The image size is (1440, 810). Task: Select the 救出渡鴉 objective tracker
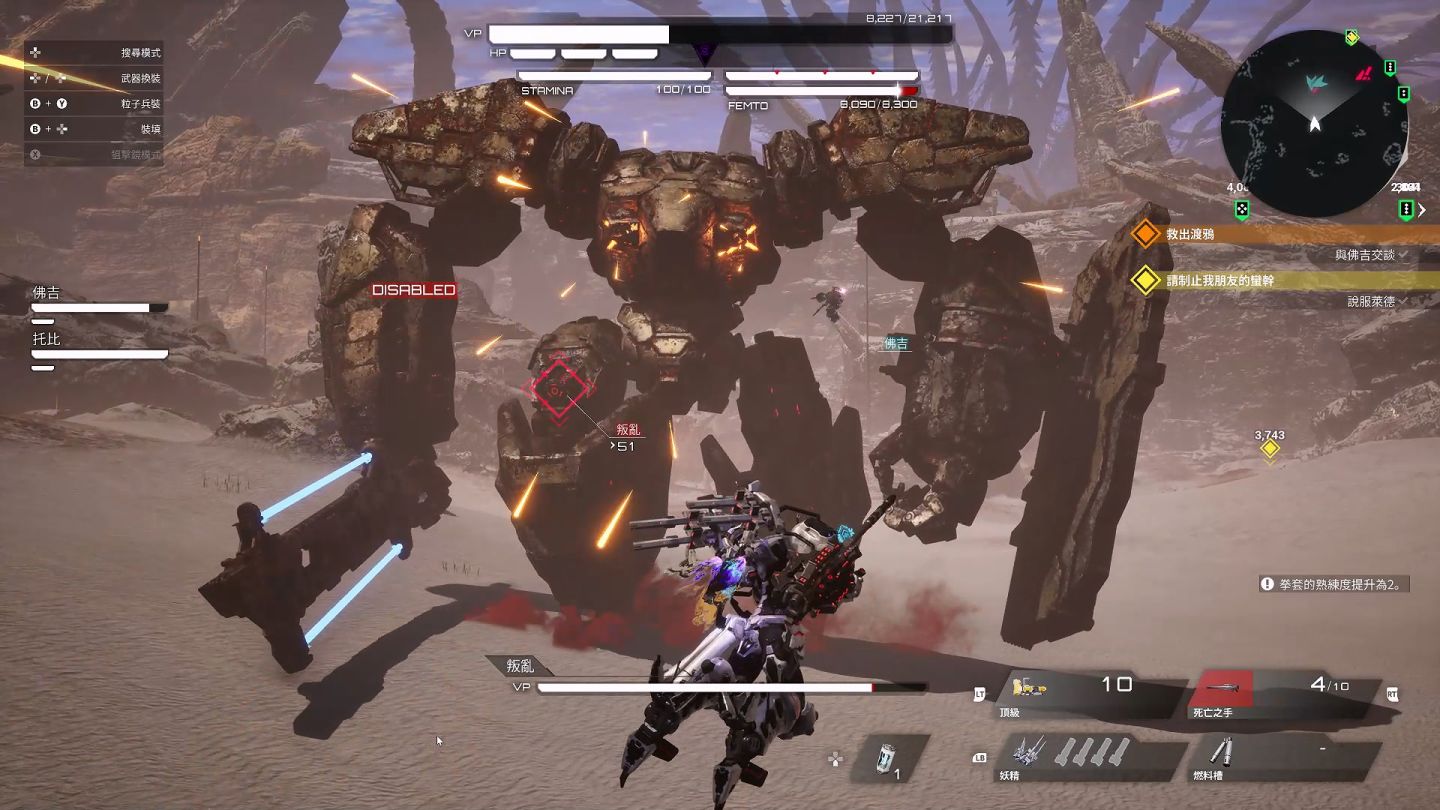[x=1190, y=234]
